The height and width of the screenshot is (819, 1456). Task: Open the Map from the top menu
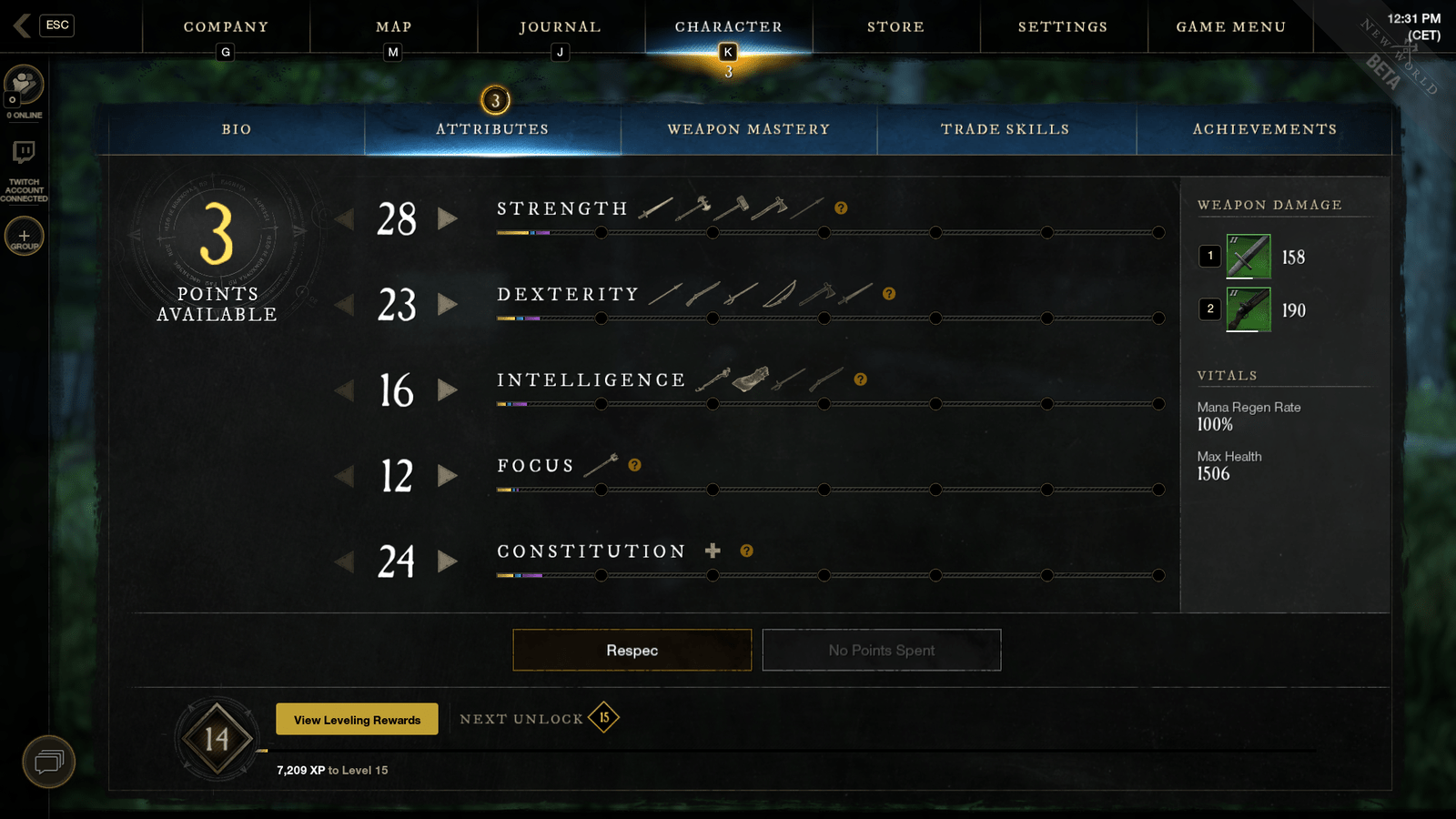[392, 26]
